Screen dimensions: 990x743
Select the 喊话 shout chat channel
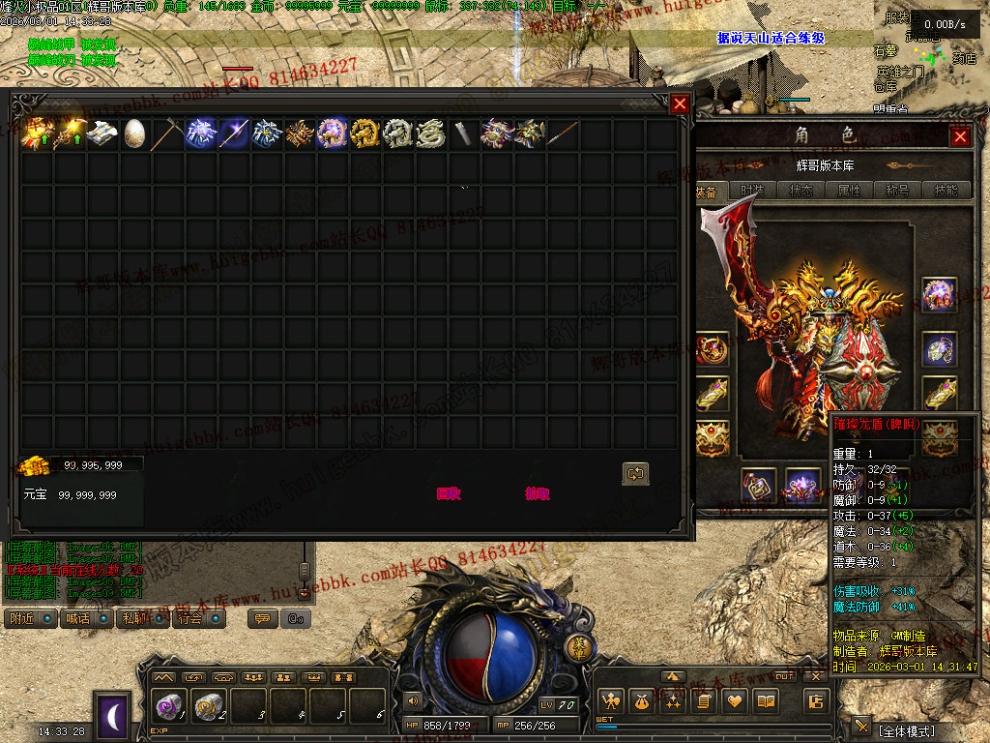87,619
